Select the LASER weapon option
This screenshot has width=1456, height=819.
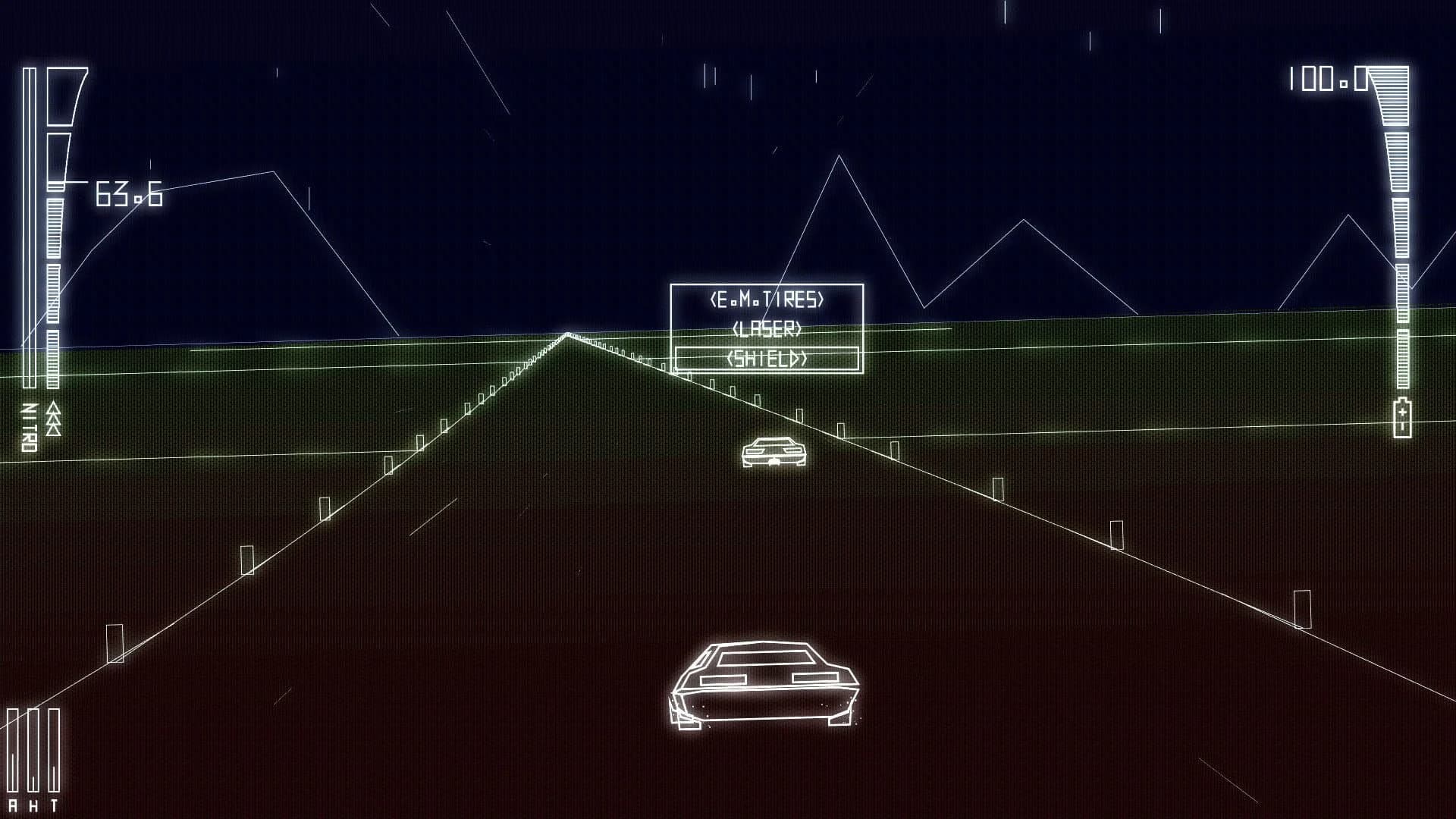[767, 330]
